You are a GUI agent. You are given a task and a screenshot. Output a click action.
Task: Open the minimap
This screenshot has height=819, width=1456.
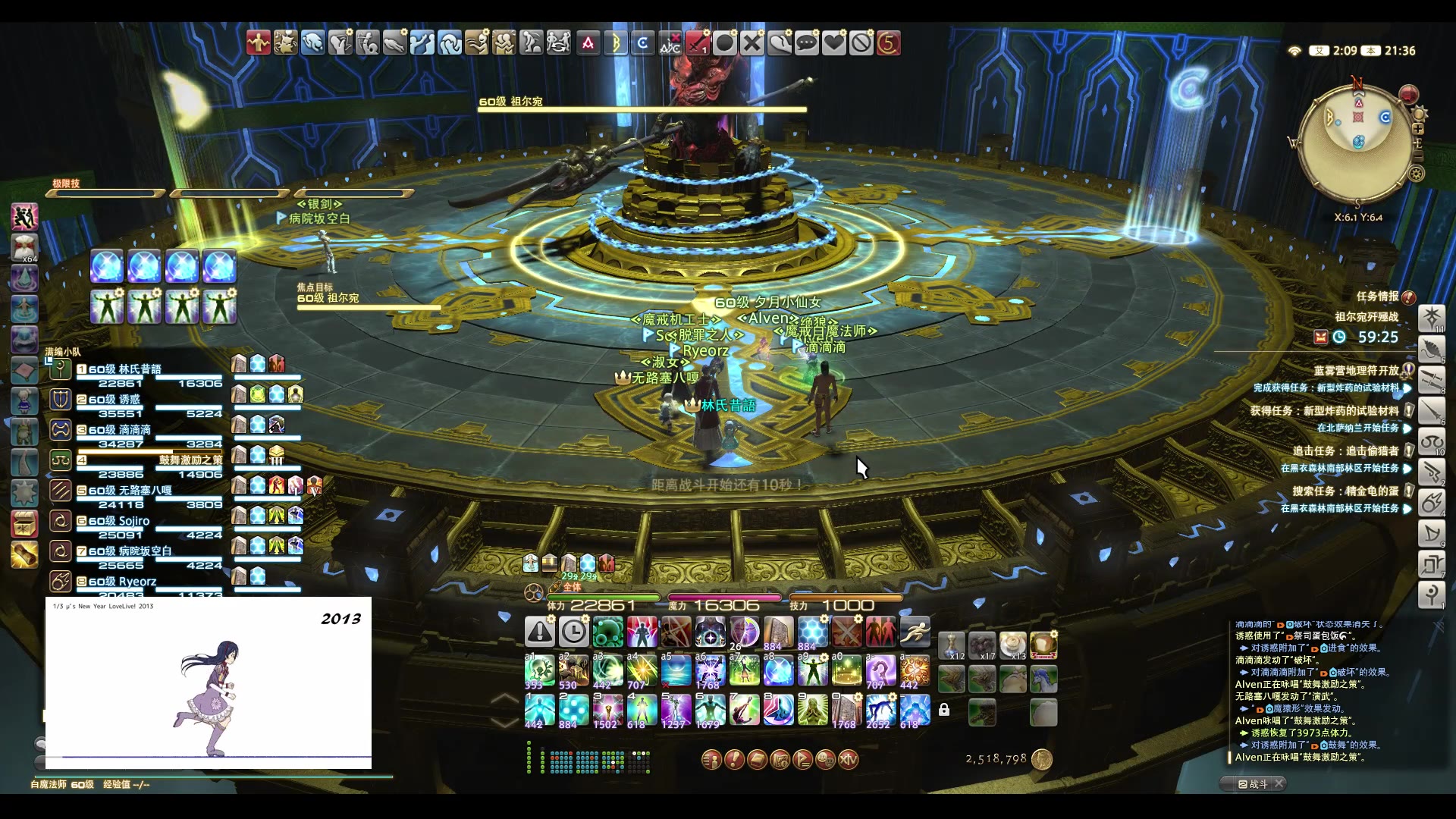point(1357,144)
